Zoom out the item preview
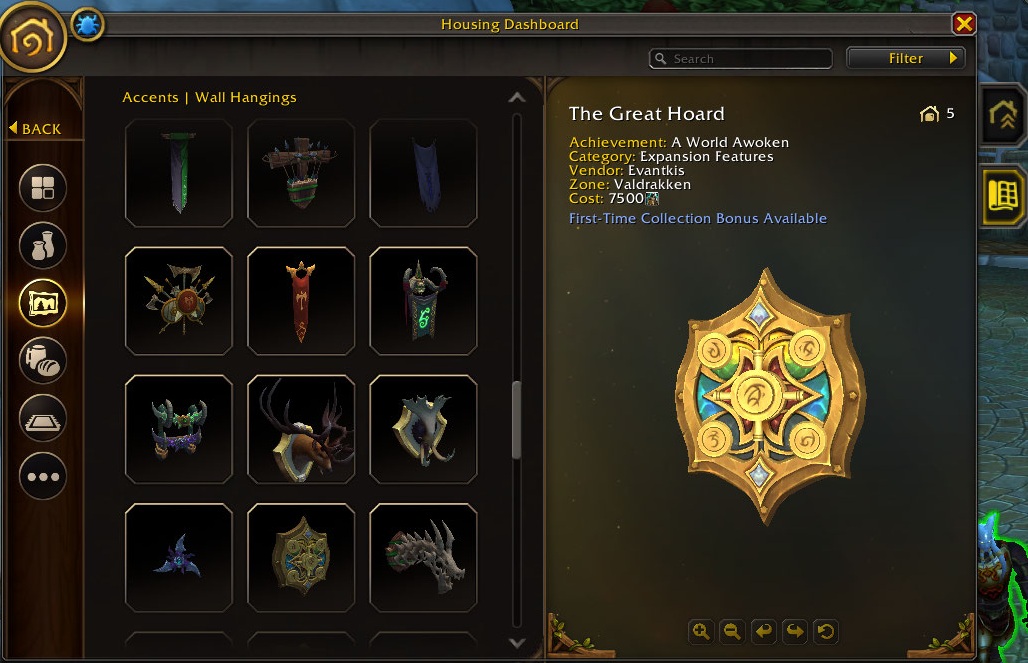Screen dimensions: 1028x663 click(732, 631)
